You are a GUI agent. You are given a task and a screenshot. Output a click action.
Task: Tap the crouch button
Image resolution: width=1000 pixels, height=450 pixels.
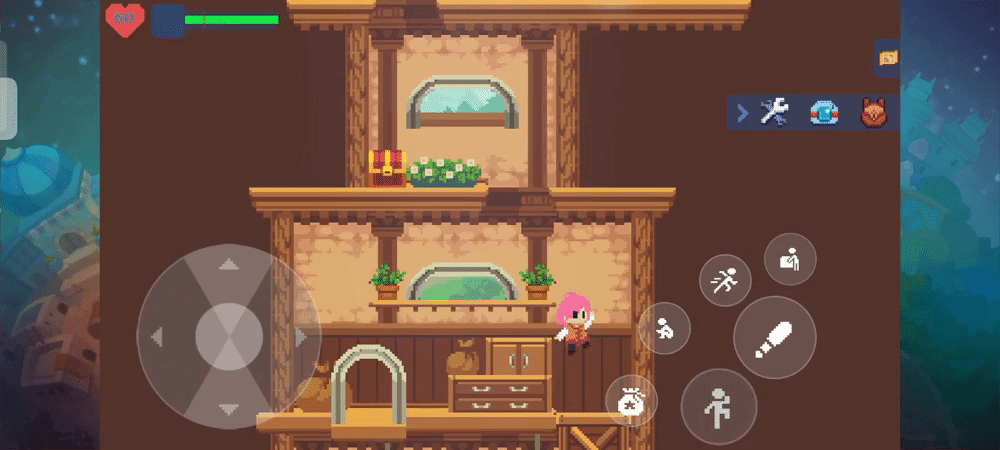tap(663, 328)
